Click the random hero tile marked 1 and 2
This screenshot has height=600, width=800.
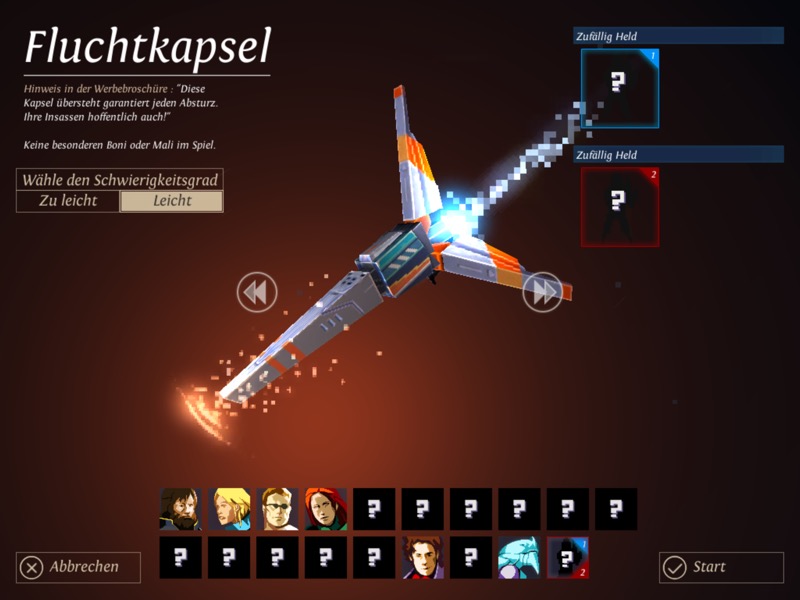[x=567, y=557]
